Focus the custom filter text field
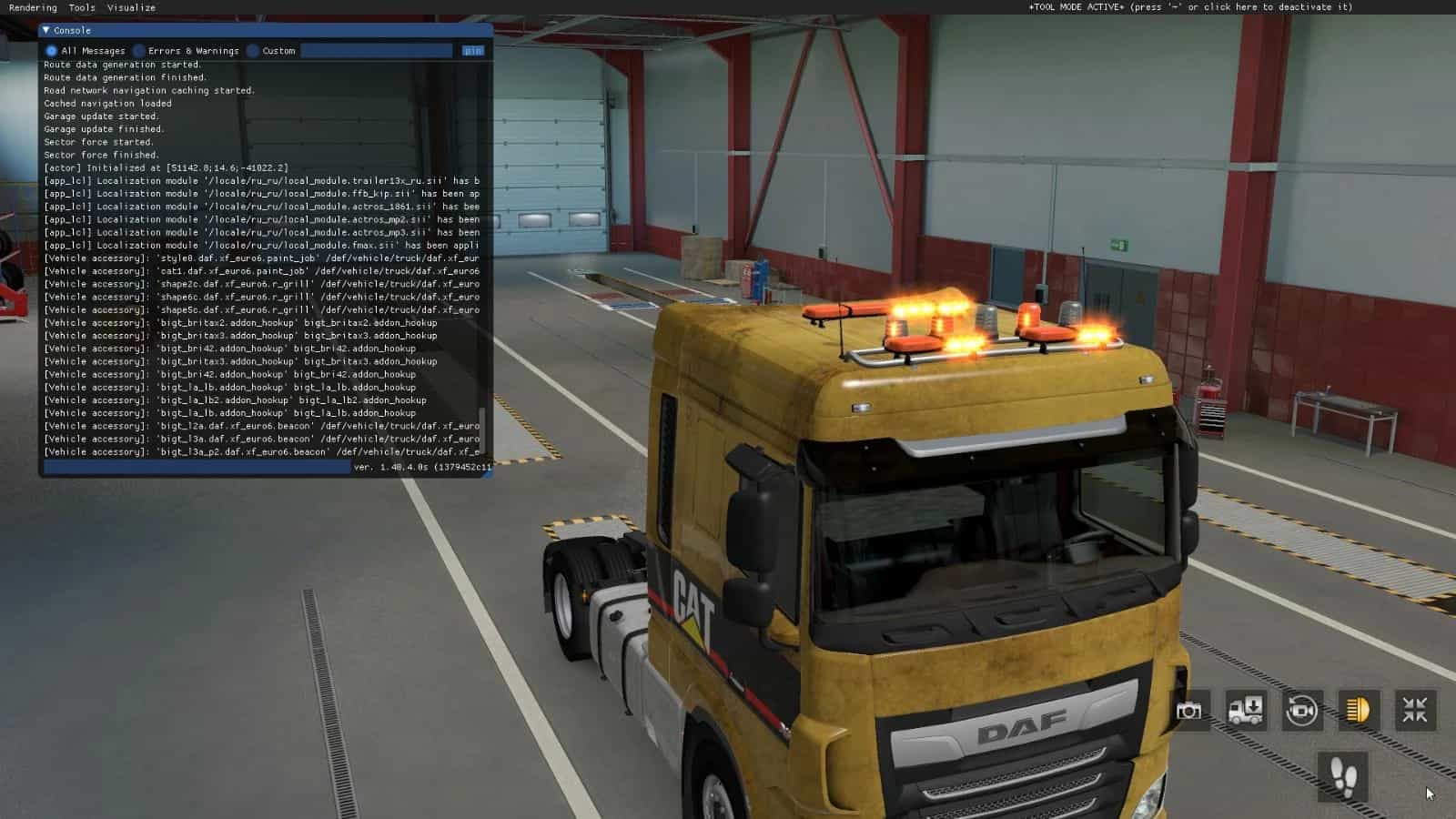Screen dimensions: 1456x819 point(376,51)
